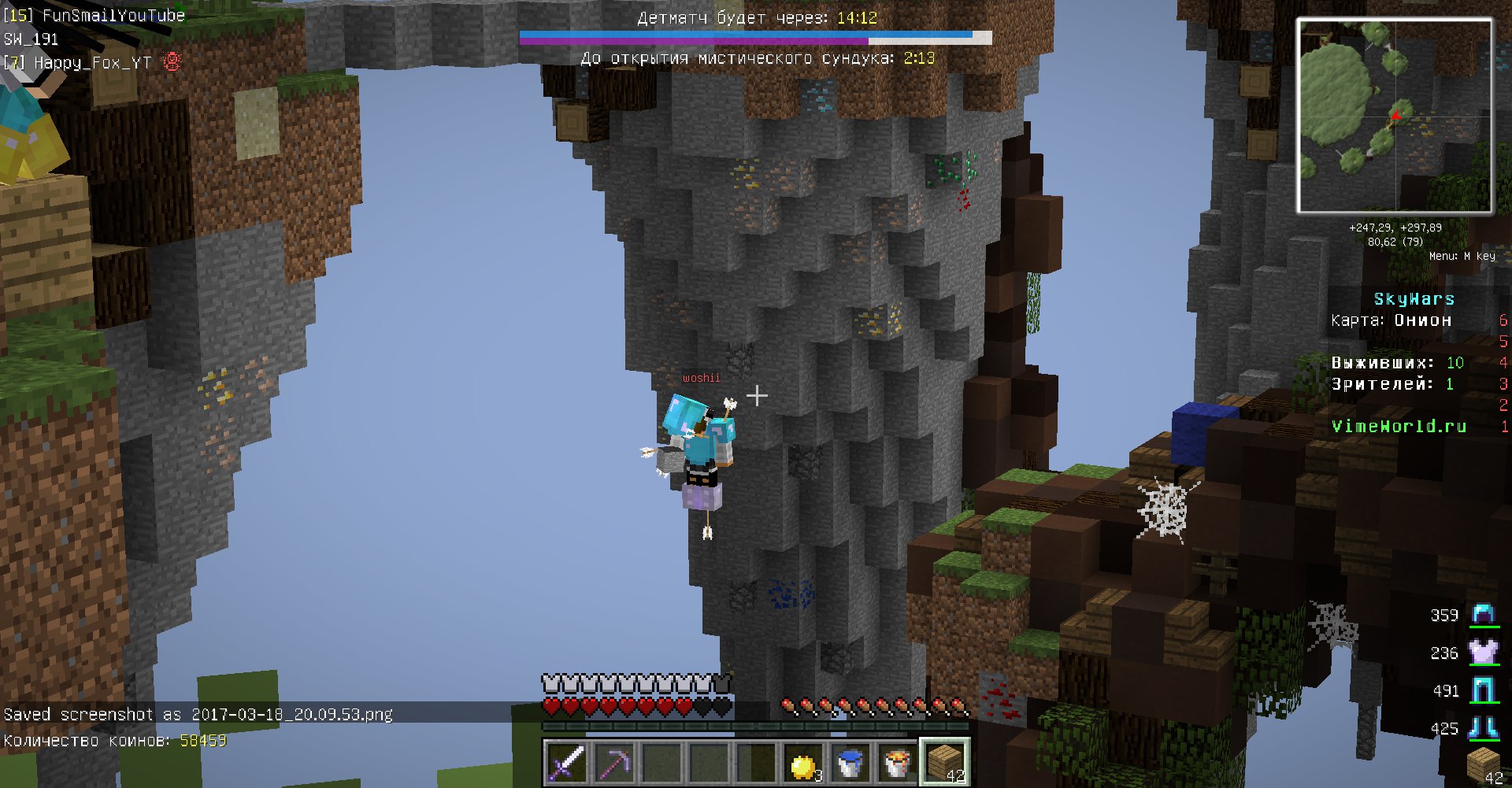Viewport: 1512px width, 788px height.
Task: Click the diamond boots armor status icon
Action: pyautogui.click(x=1484, y=728)
